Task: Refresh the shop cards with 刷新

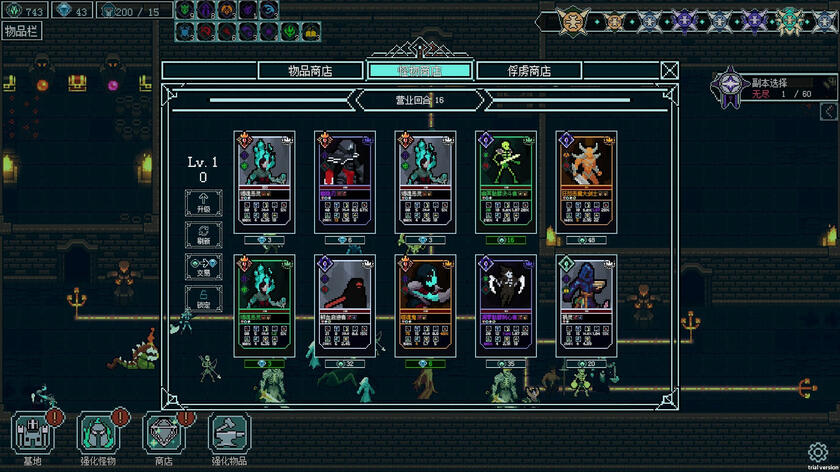Action: (203, 235)
